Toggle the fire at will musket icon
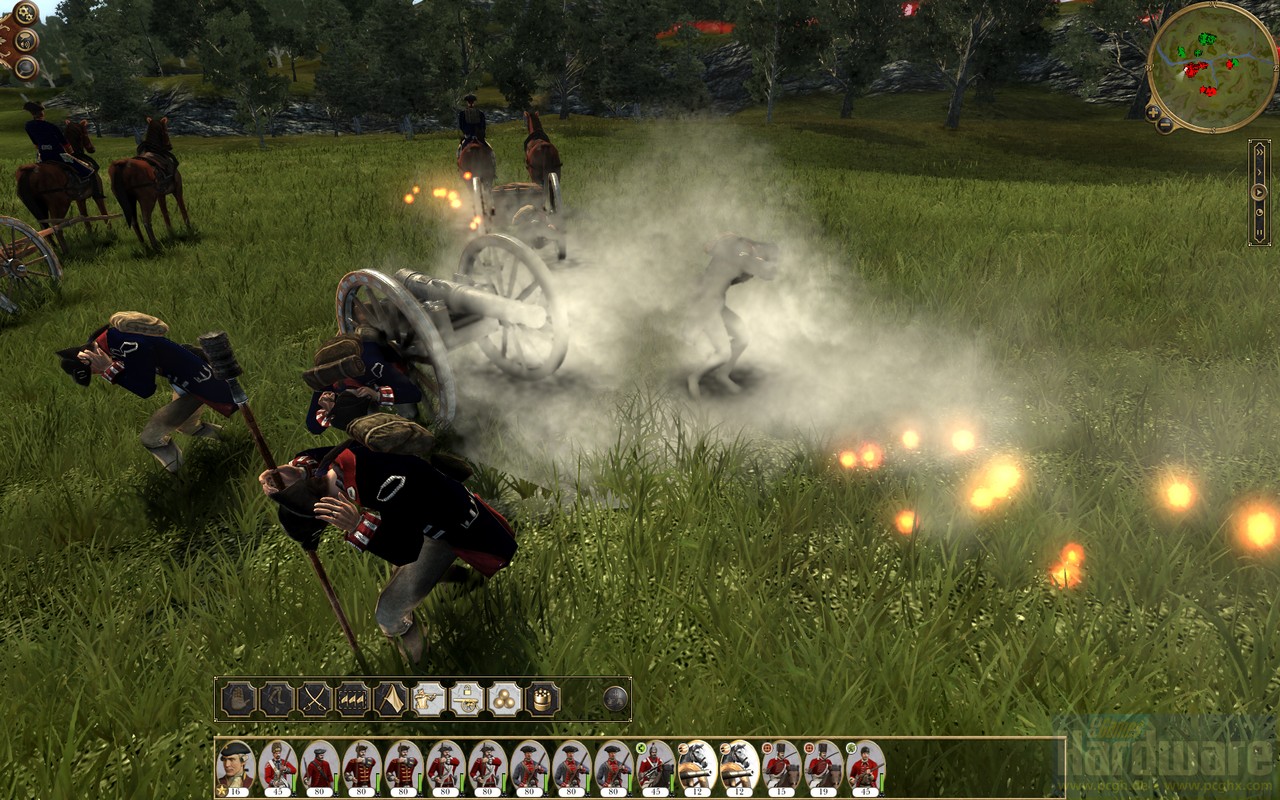The image size is (1280, 800). pos(429,698)
